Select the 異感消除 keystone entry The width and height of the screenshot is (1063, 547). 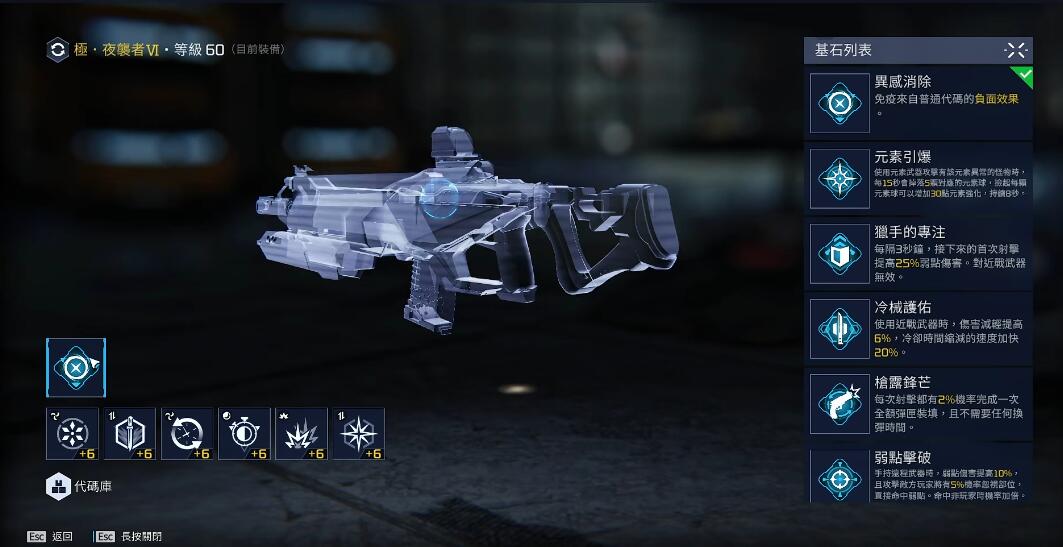coord(918,101)
